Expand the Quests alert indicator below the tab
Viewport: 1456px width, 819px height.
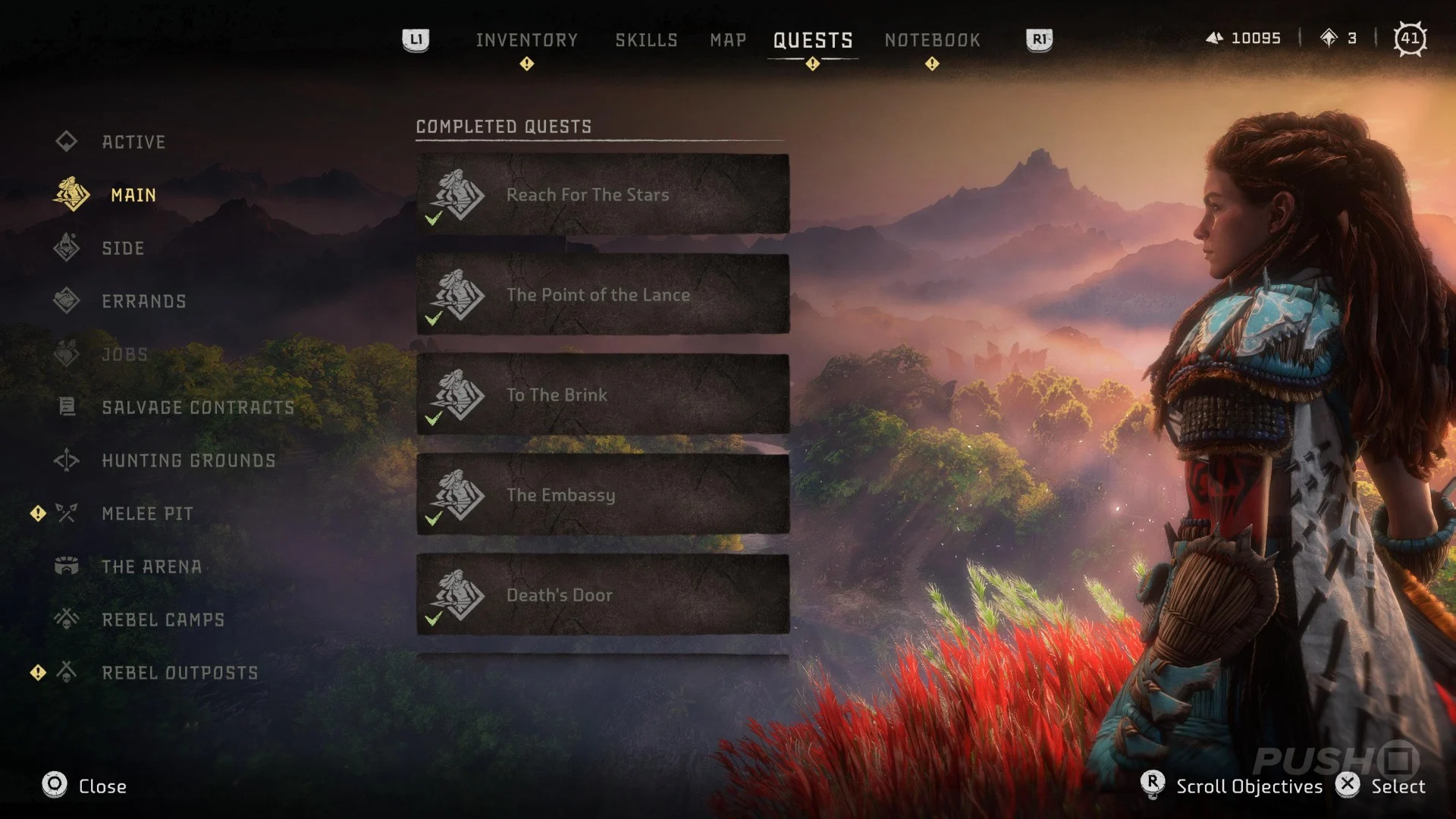(x=812, y=64)
